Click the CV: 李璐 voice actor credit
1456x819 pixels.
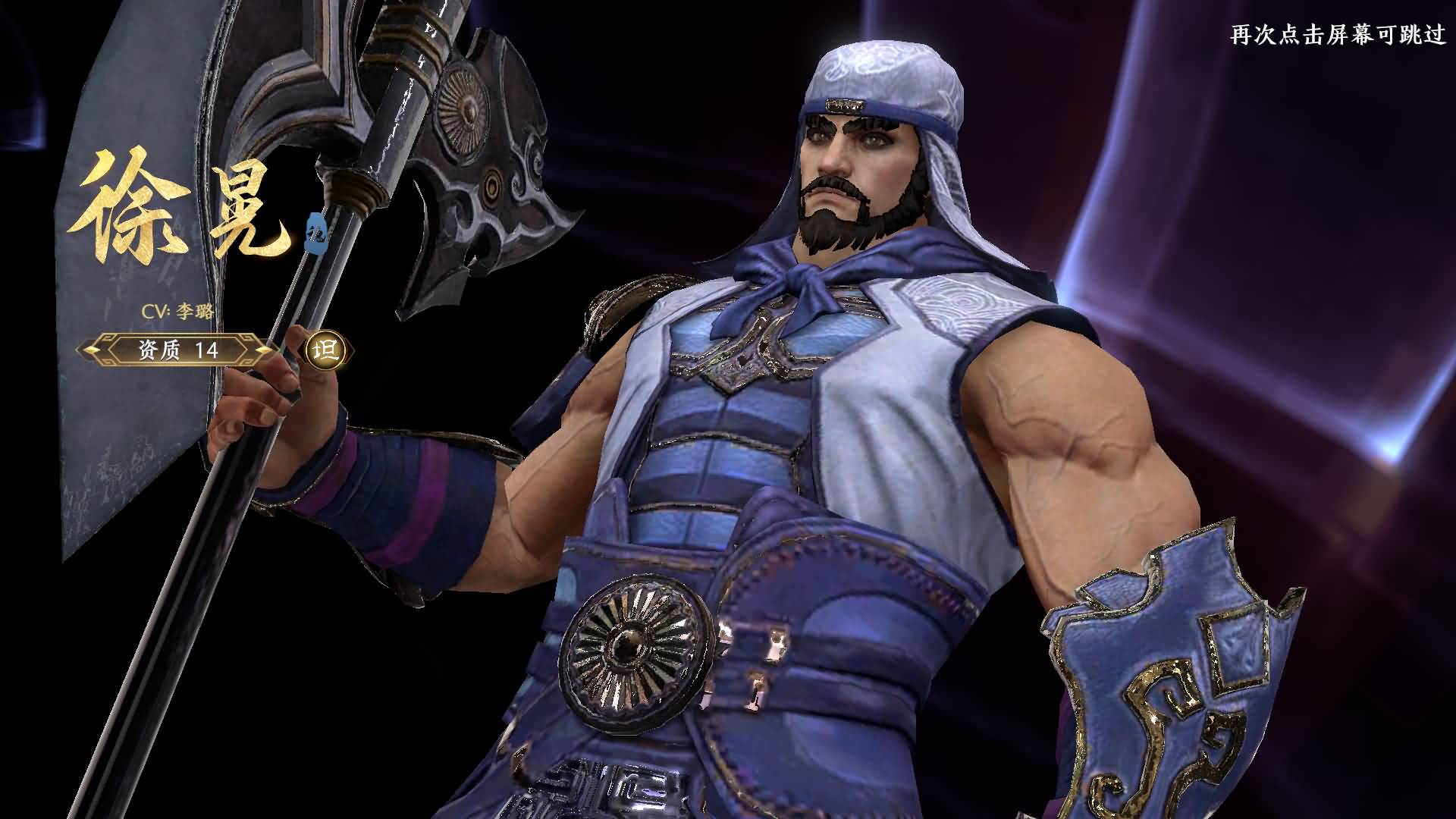176,312
